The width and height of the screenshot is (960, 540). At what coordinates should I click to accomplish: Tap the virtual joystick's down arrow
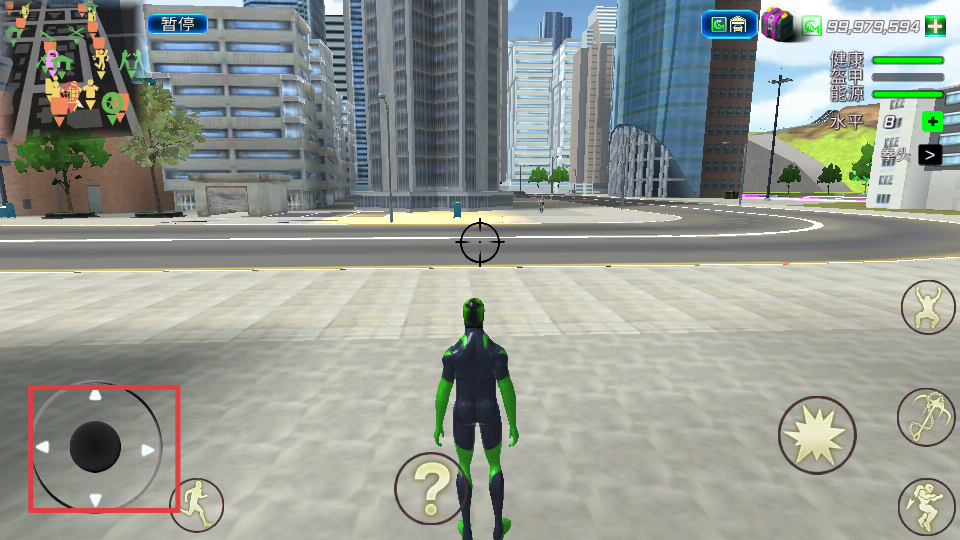click(x=95, y=499)
